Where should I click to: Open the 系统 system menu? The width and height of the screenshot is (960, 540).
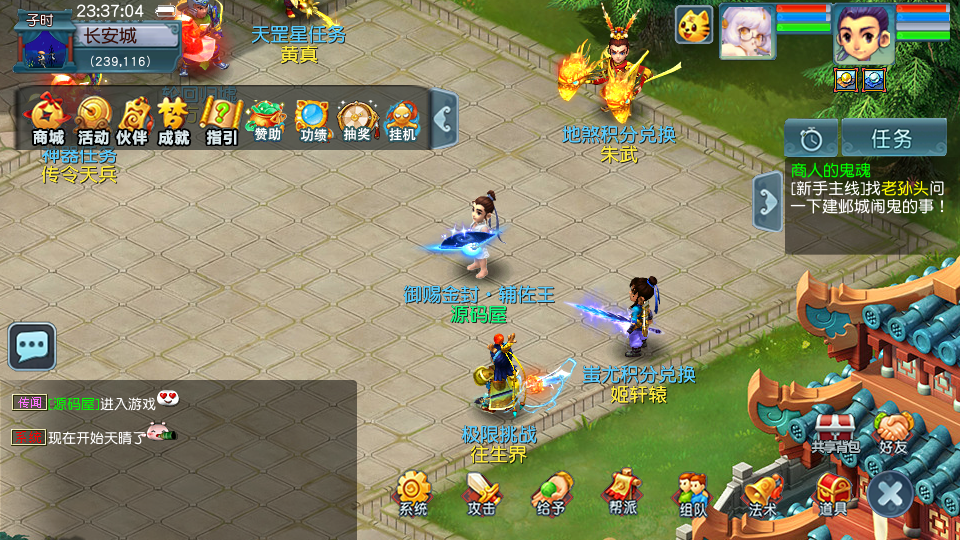pyautogui.click(x=412, y=493)
